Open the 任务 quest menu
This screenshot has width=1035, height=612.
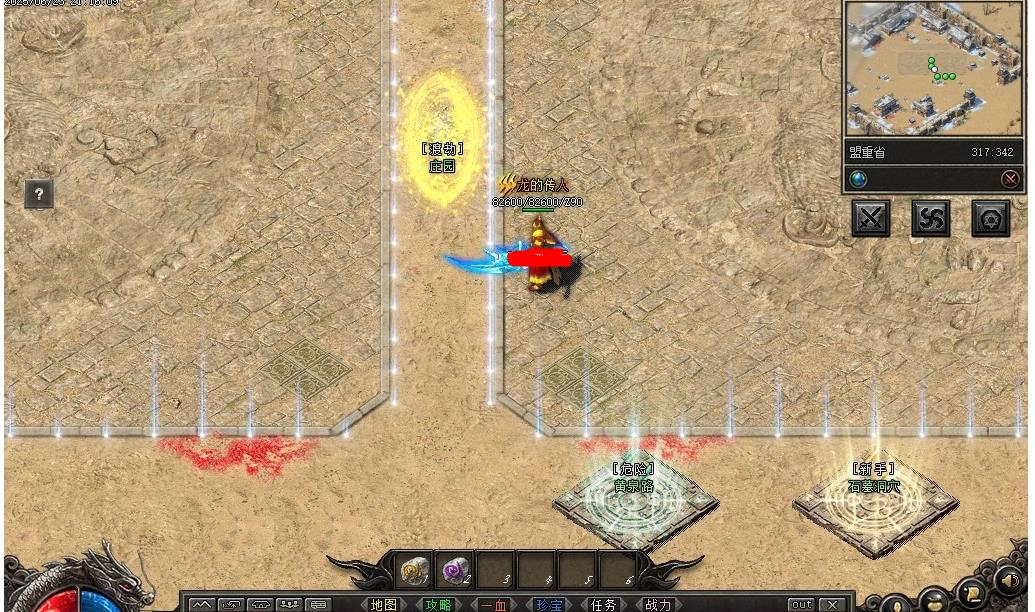click(603, 604)
